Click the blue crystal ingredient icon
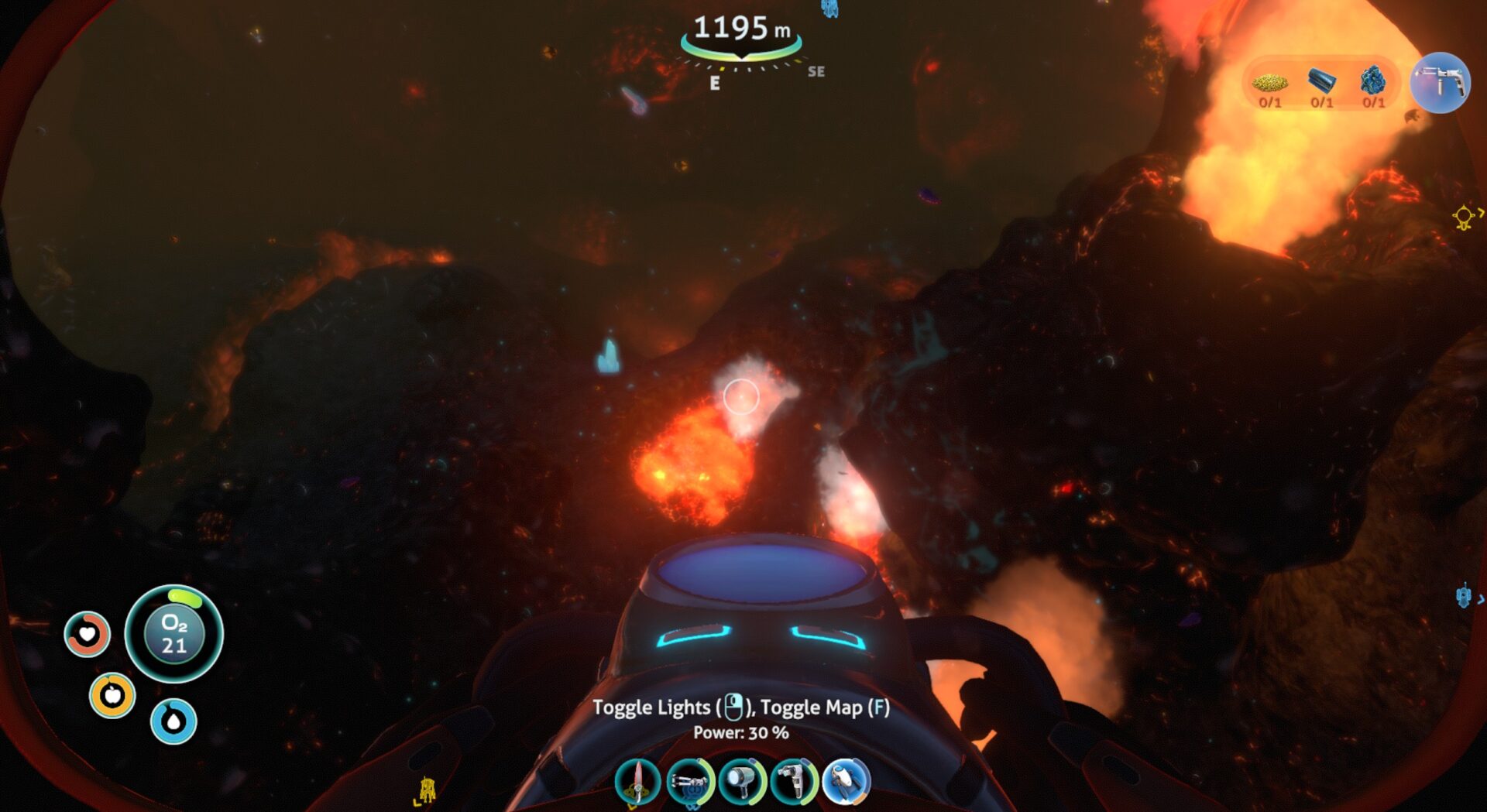This screenshot has width=1487, height=812. coord(1373,81)
